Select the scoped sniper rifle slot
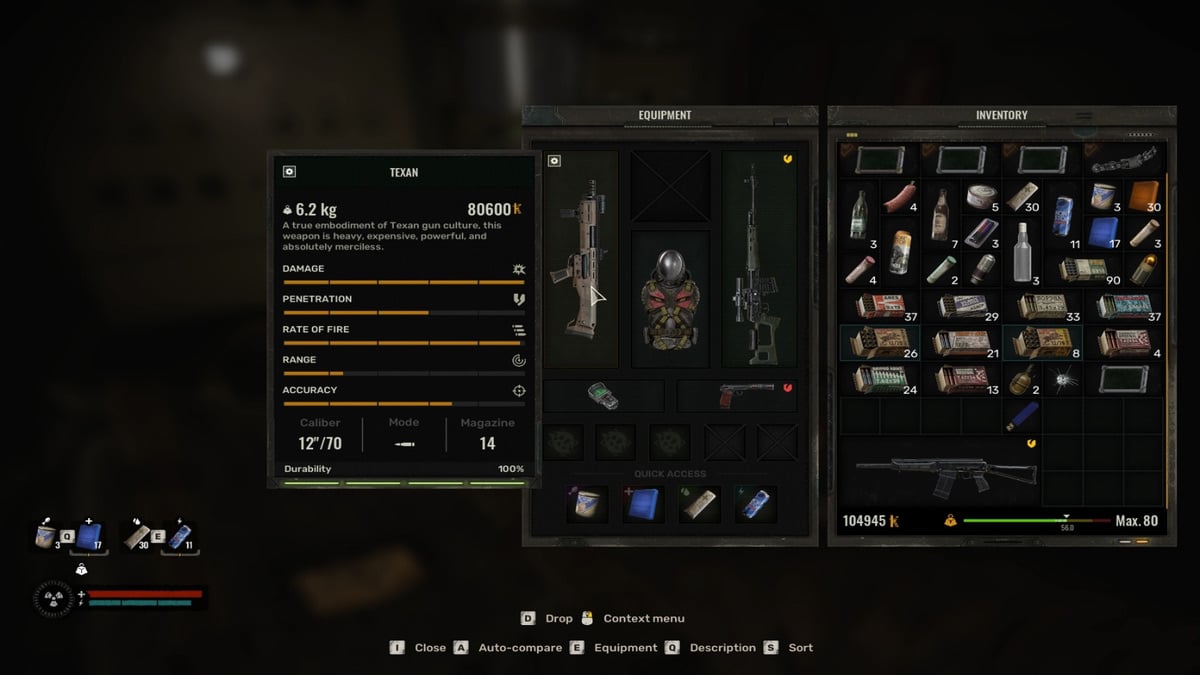1200x675 pixels. pyautogui.click(x=759, y=258)
